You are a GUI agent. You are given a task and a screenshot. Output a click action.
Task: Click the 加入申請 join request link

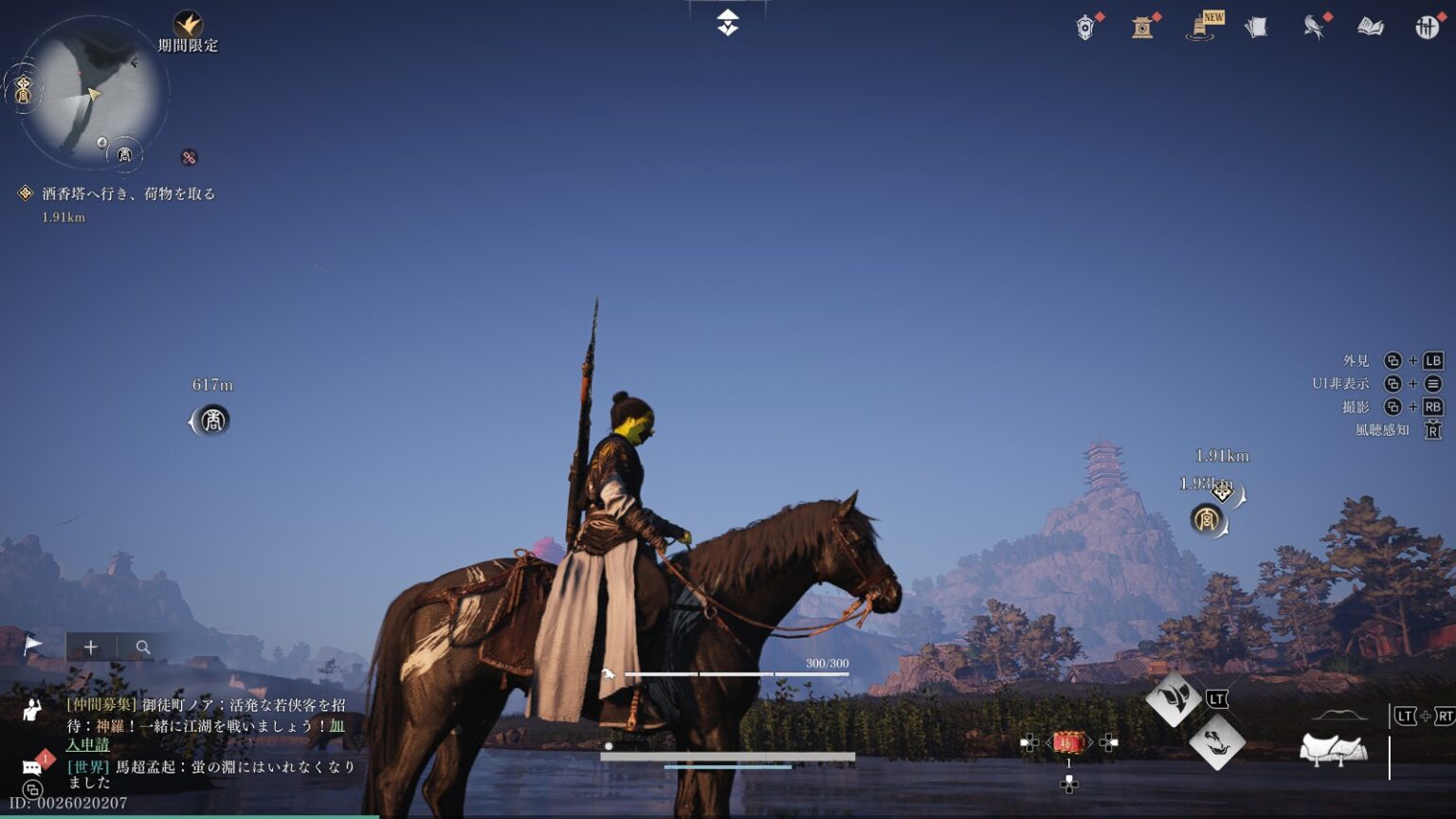coord(87,745)
